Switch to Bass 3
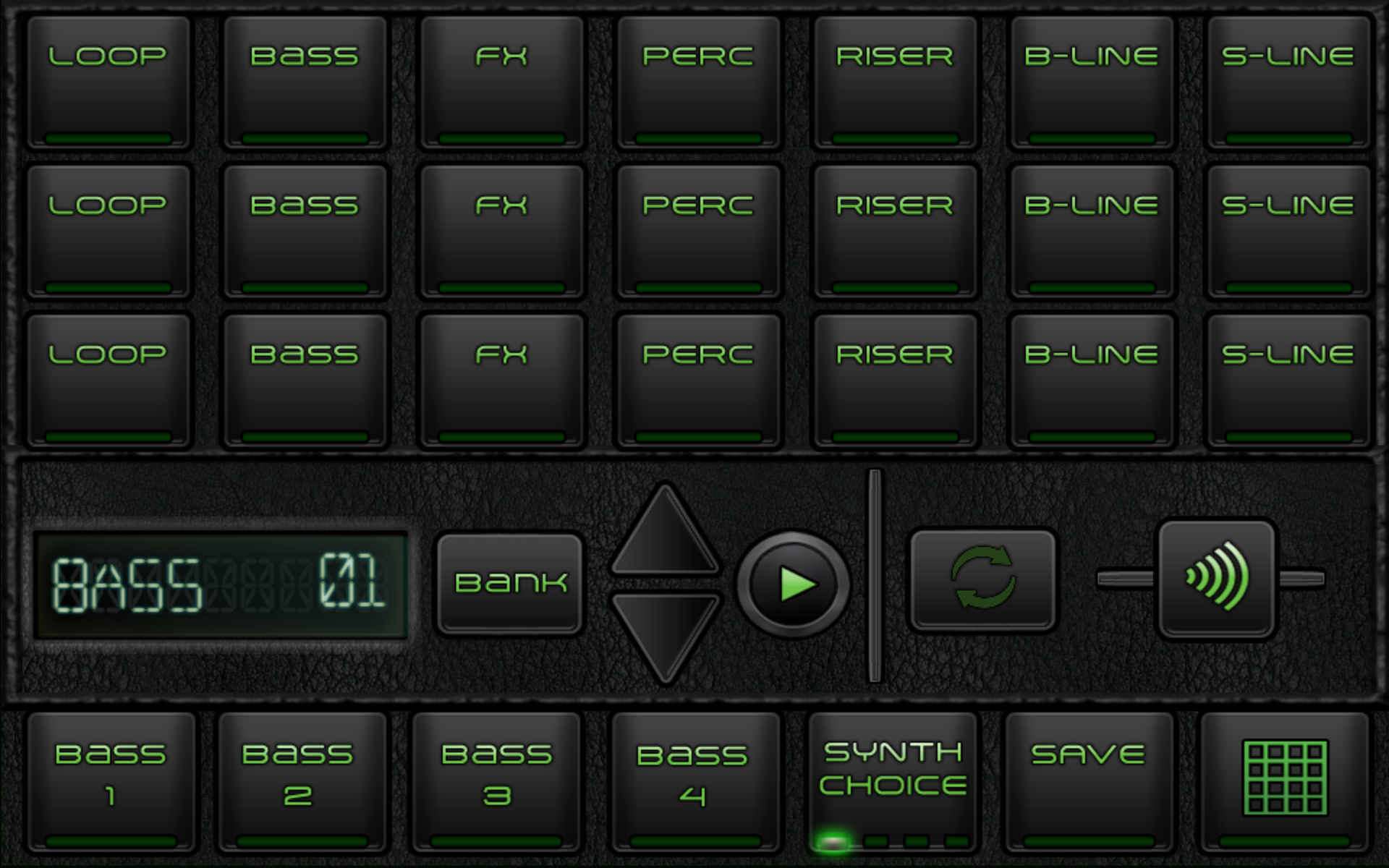 tap(501, 783)
